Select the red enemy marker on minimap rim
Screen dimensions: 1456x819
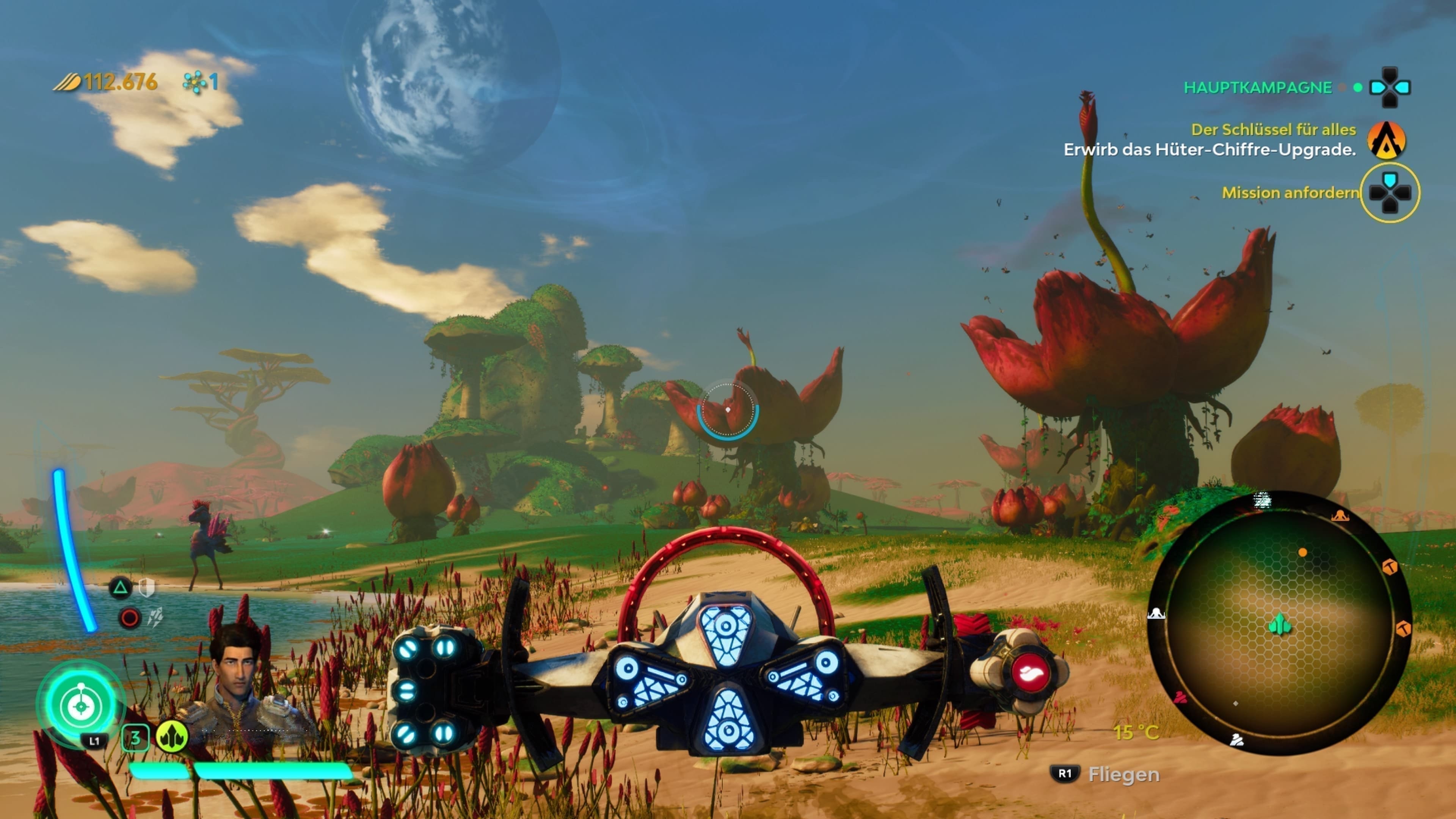click(x=1180, y=698)
